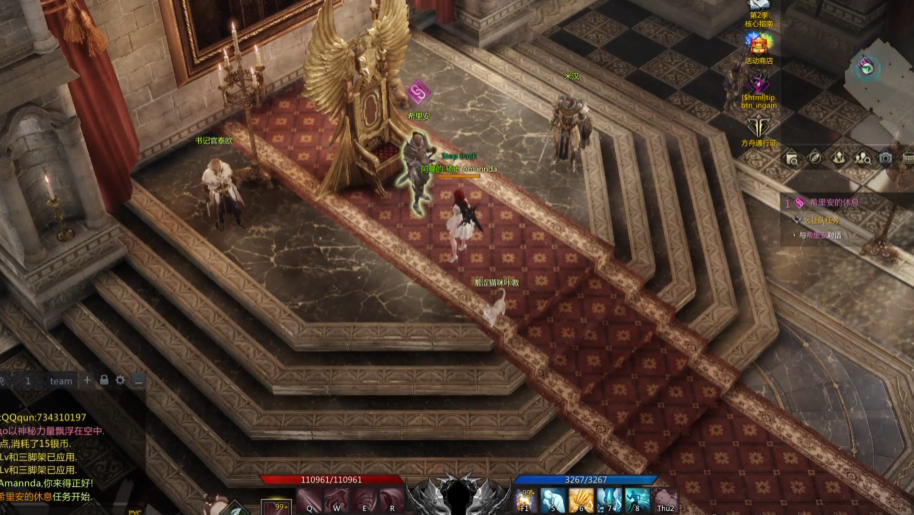The height and width of the screenshot is (515, 914).
Task: Switch to the team chat tab
Action: pyautogui.click(x=62, y=381)
